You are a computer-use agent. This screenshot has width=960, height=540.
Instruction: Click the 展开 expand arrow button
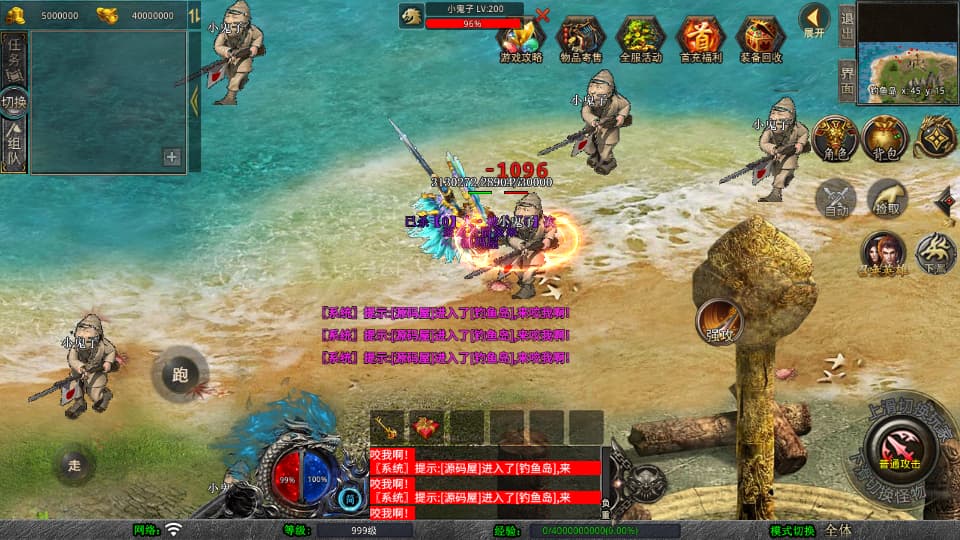pyautogui.click(x=814, y=20)
